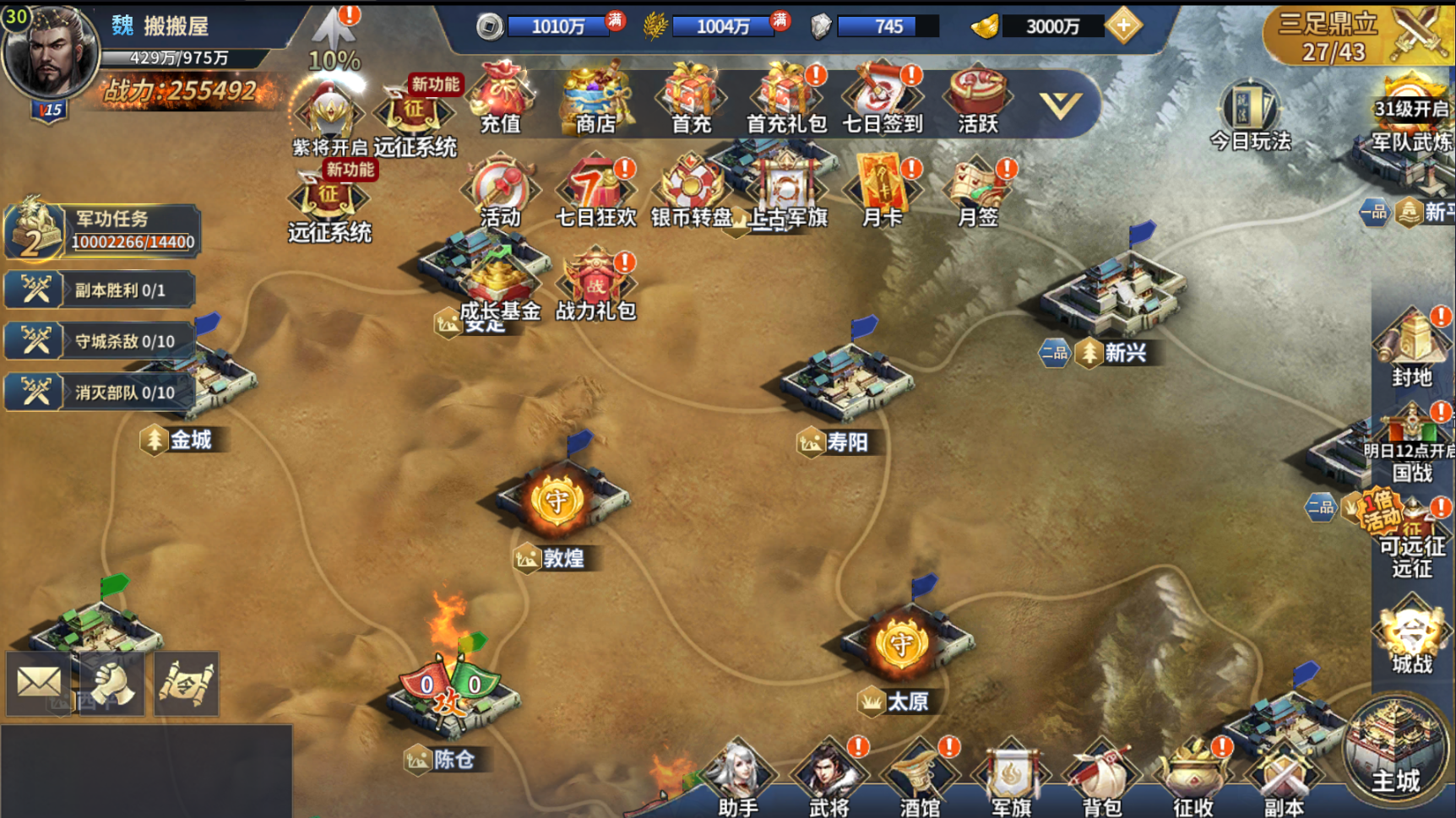Add gold with the plus button
The image size is (1456, 818).
(x=1123, y=26)
